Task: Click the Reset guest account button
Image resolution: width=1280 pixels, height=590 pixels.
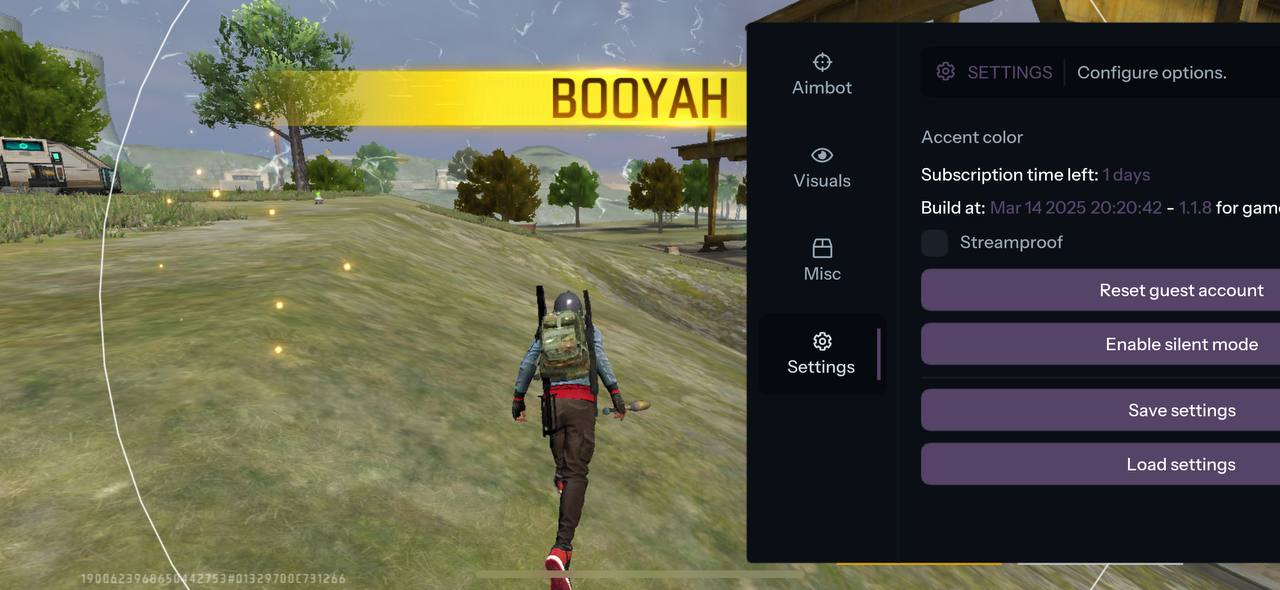Action: [x=1100, y=290]
